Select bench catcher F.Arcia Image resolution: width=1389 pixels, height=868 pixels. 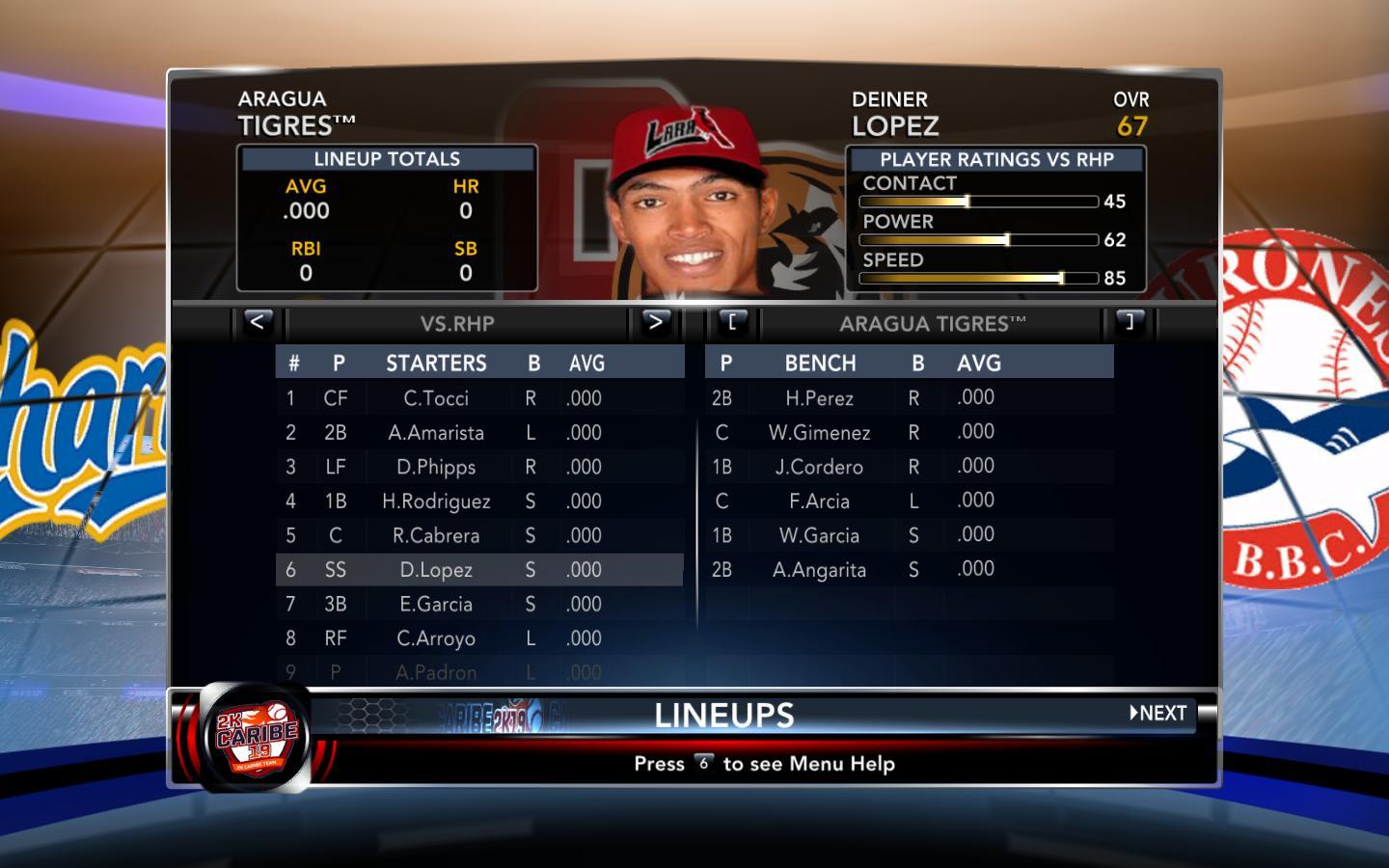819,502
